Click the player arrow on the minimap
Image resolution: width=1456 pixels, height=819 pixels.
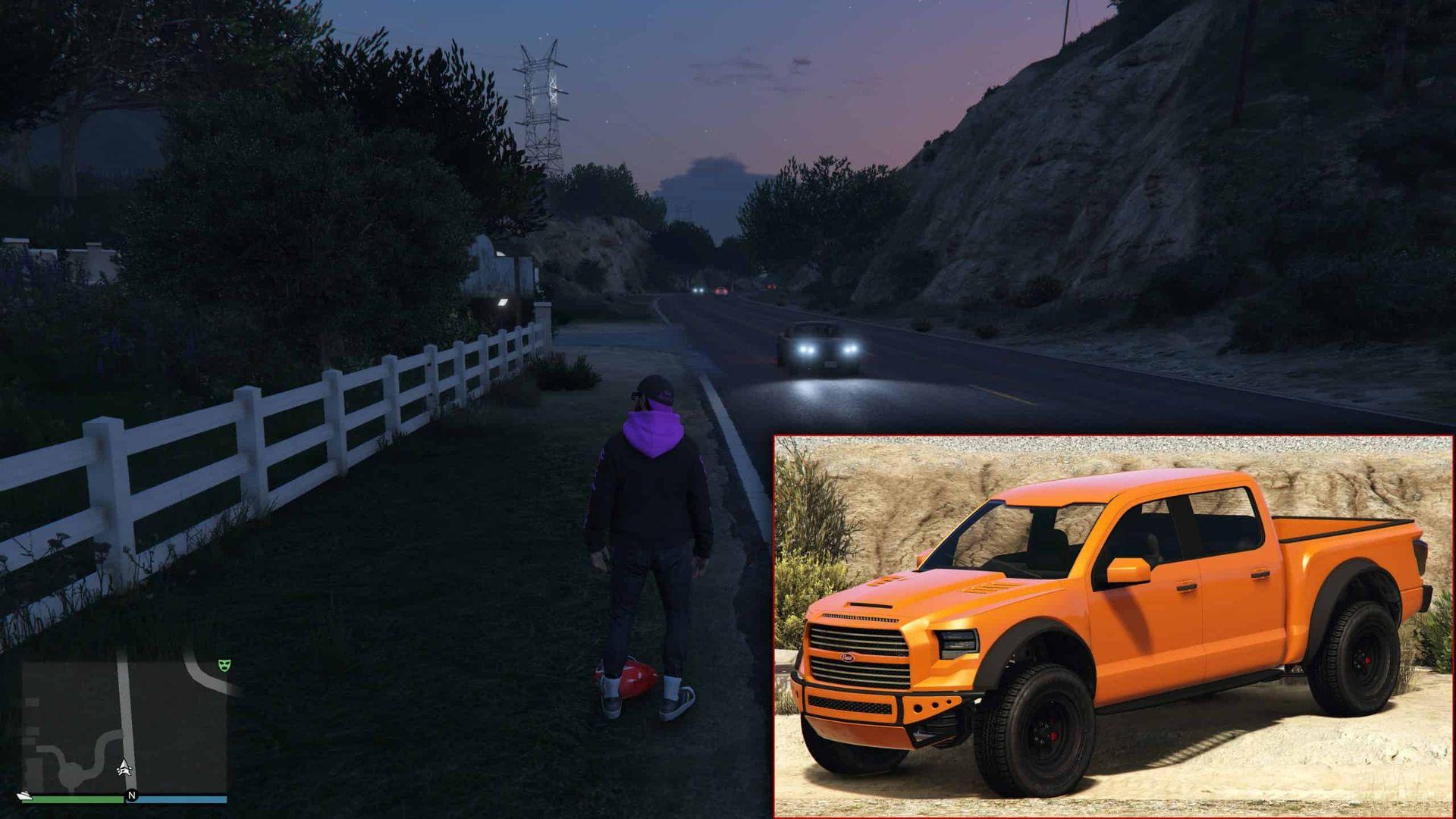pyautogui.click(x=124, y=767)
